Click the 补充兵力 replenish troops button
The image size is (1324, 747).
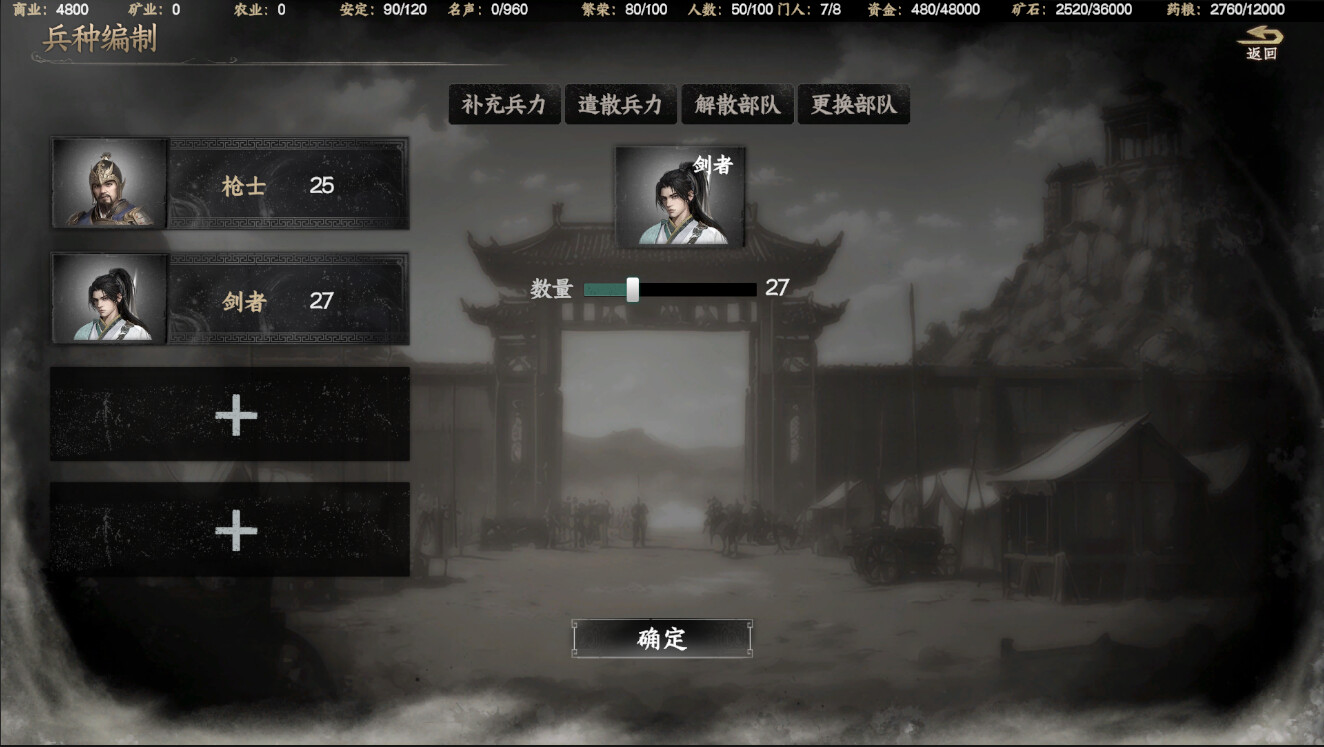click(x=505, y=104)
